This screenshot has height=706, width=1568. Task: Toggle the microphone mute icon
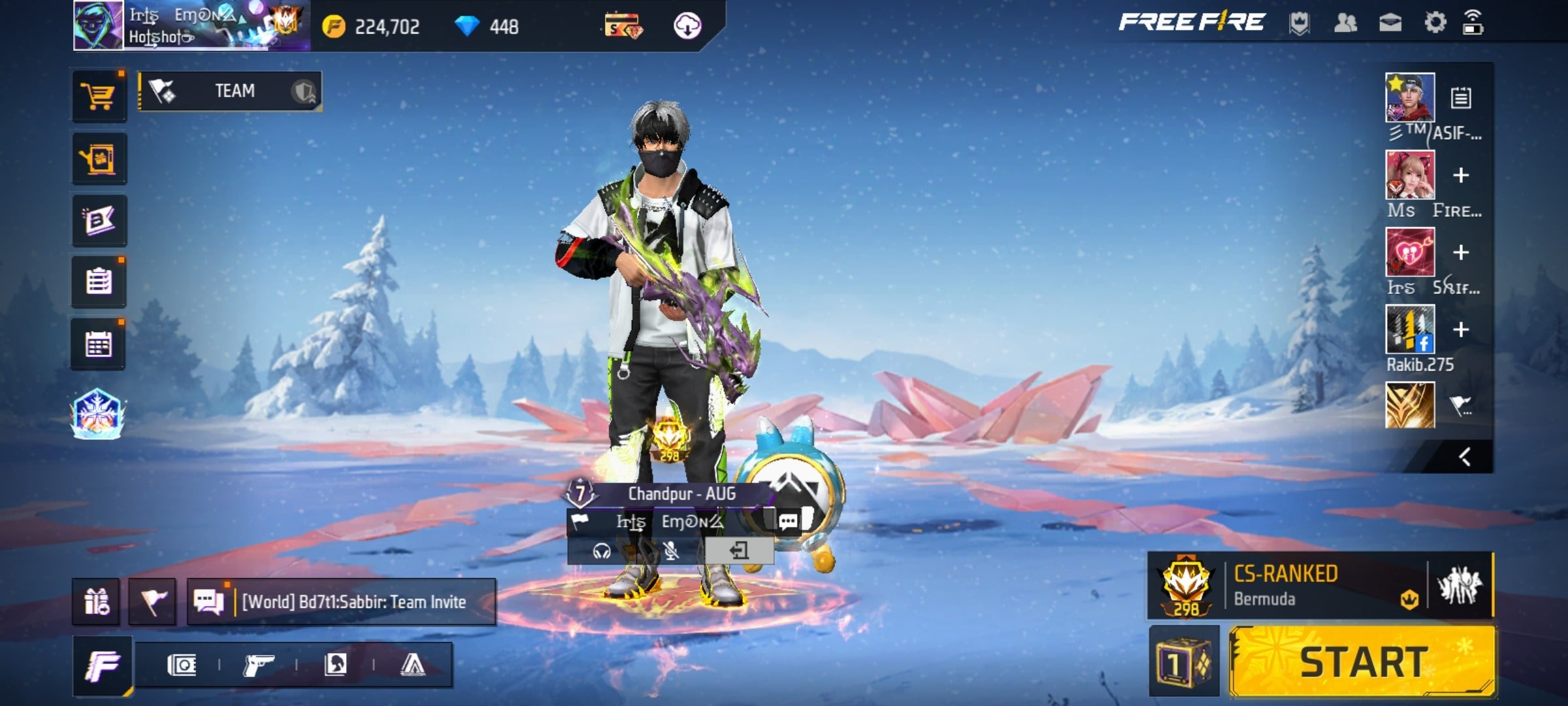pyautogui.click(x=670, y=551)
